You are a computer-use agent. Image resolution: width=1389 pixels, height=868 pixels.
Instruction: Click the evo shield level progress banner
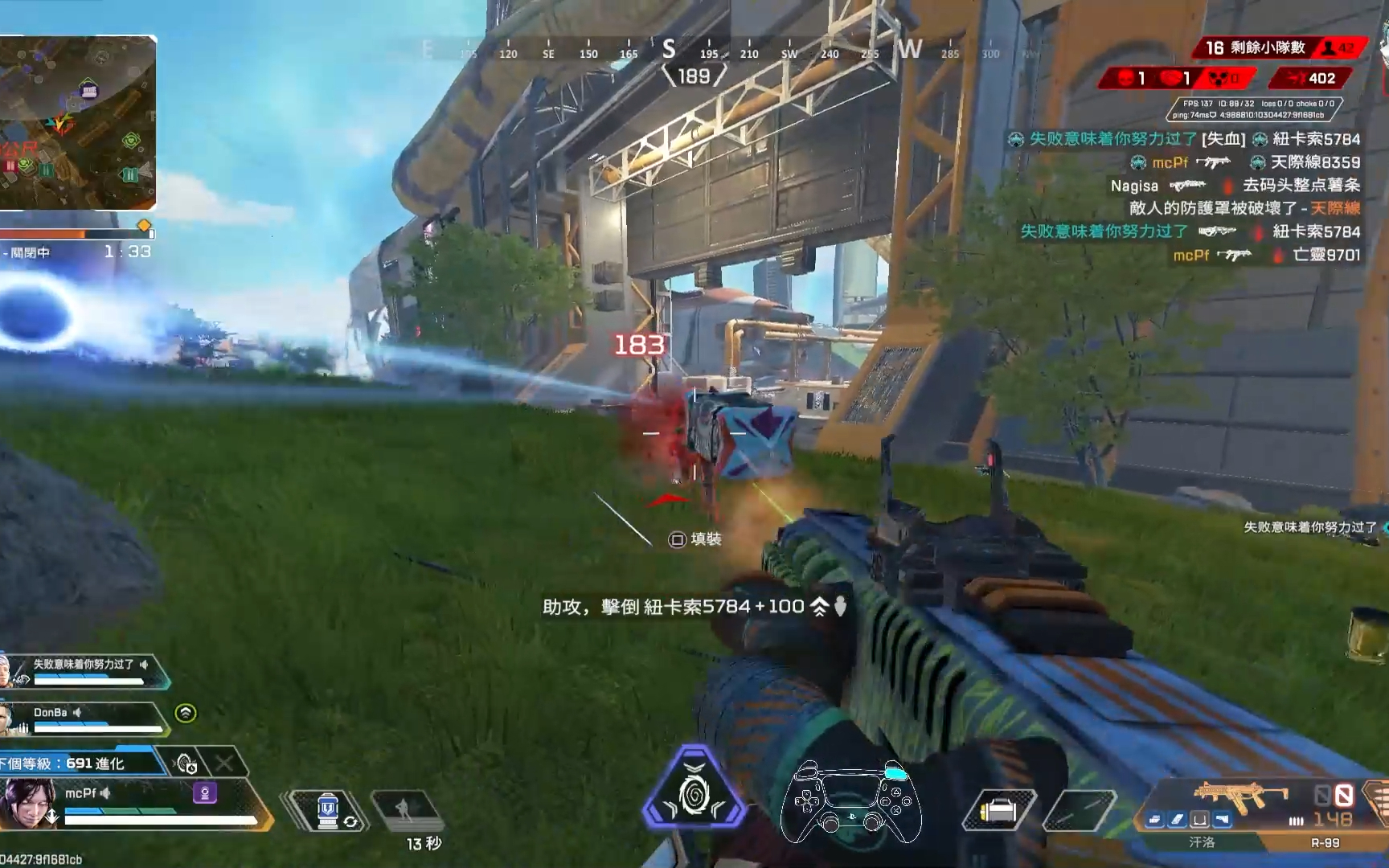(80, 764)
